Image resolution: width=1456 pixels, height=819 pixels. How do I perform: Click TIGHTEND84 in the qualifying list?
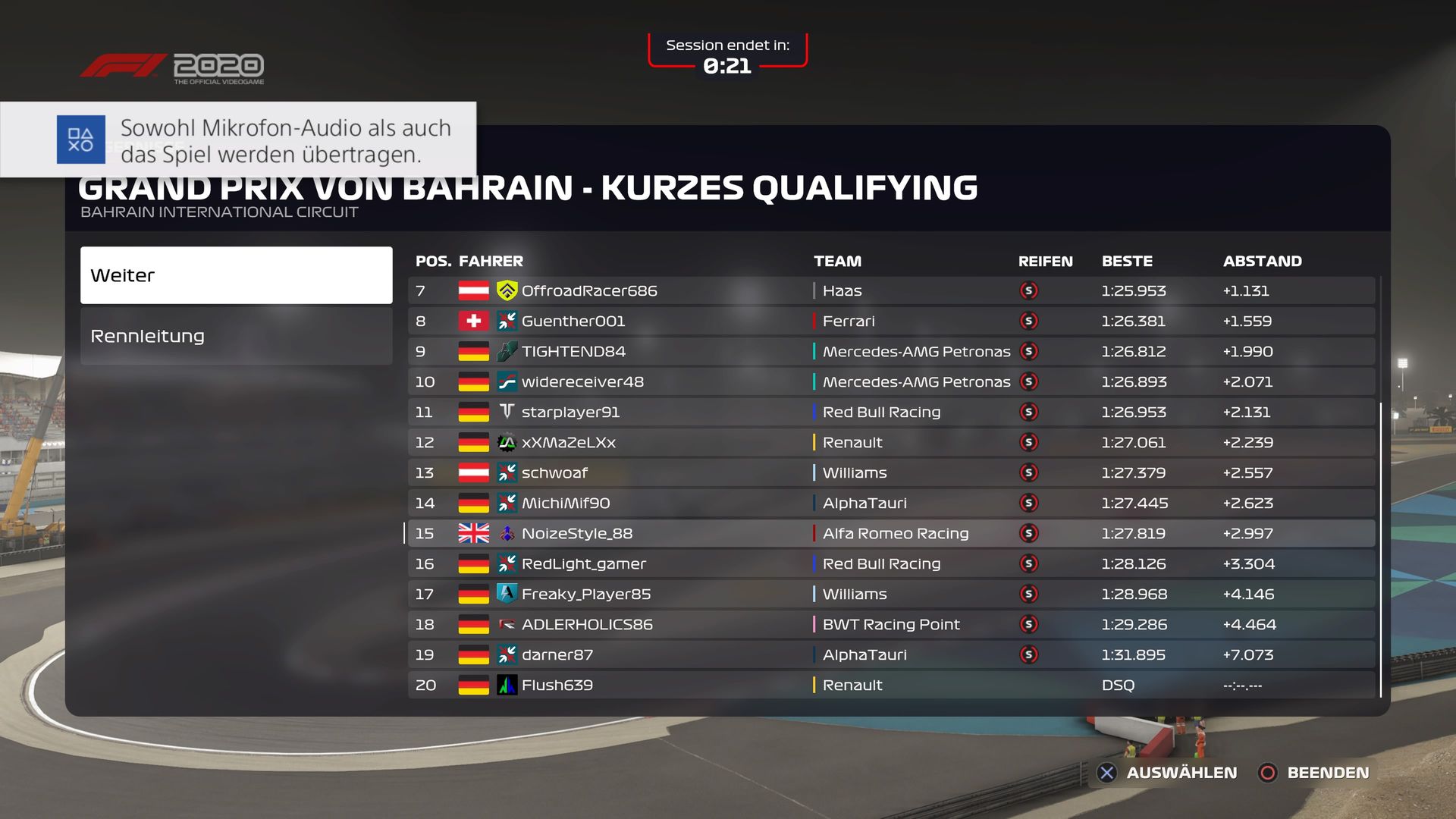coord(891,351)
